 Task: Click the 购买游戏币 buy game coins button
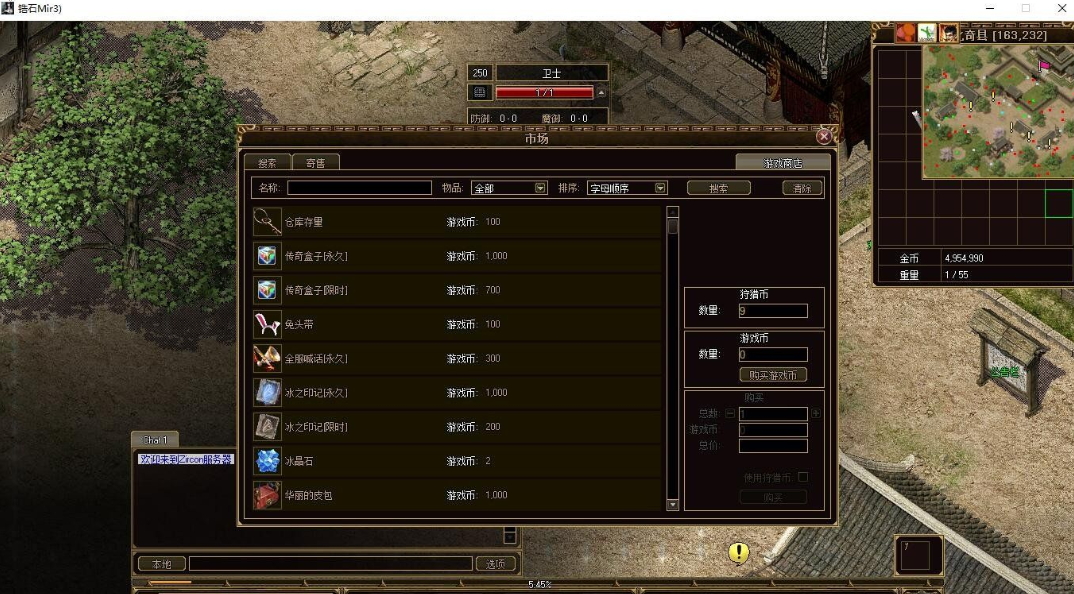773,375
